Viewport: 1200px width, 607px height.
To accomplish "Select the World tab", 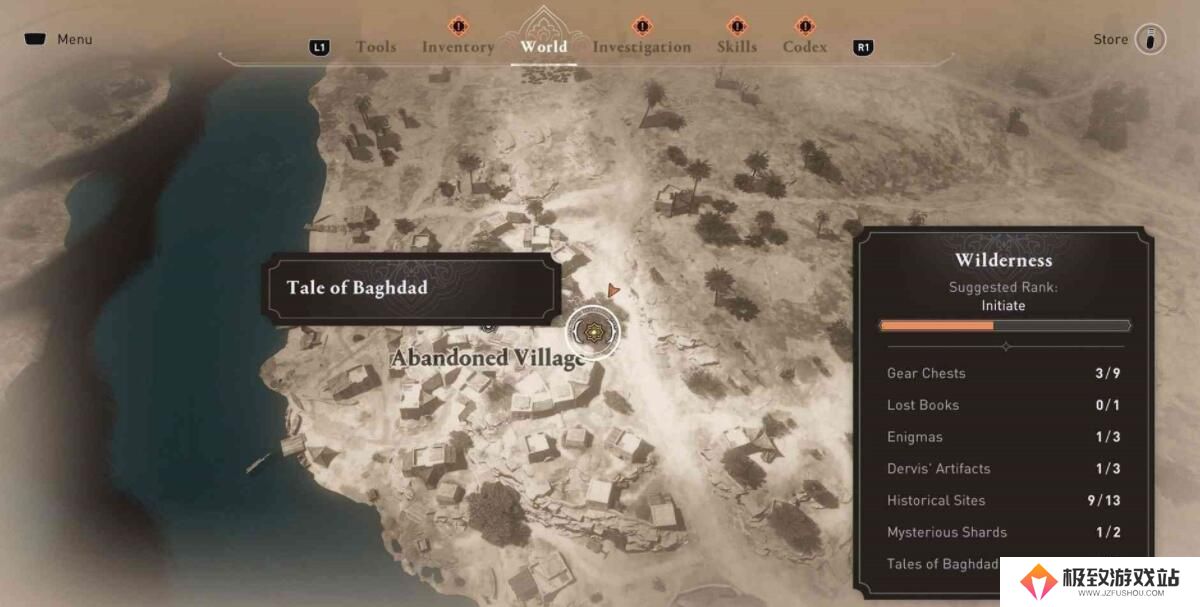I will [x=544, y=47].
